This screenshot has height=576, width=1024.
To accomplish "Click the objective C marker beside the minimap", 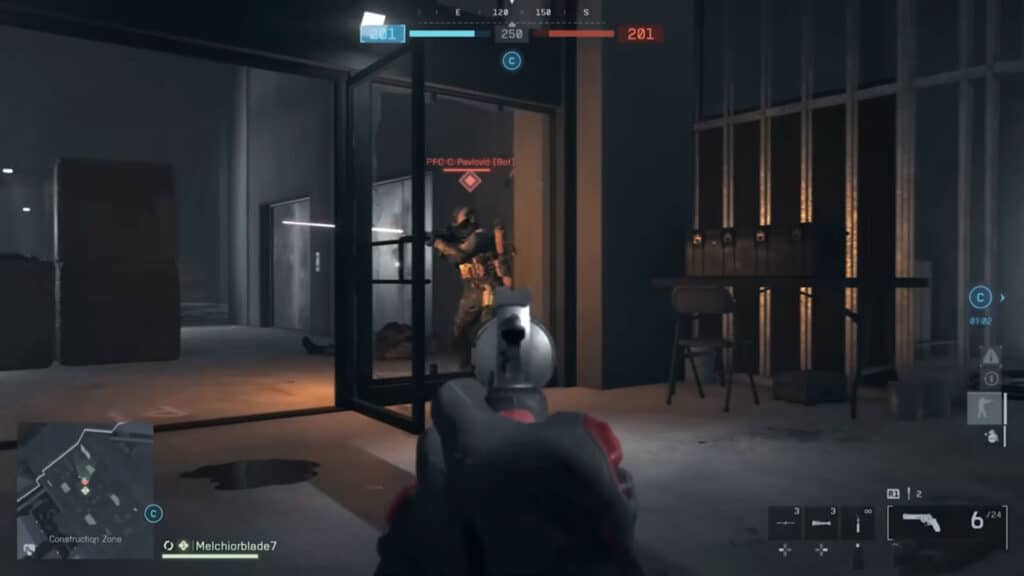I will (153, 513).
